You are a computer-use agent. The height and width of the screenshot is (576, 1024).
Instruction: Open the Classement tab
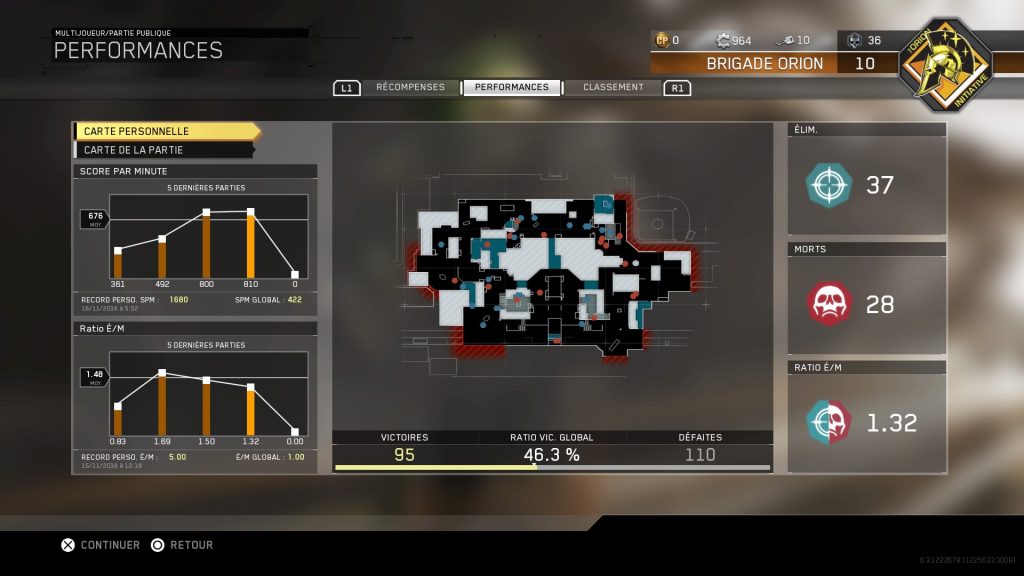tap(613, 87)
